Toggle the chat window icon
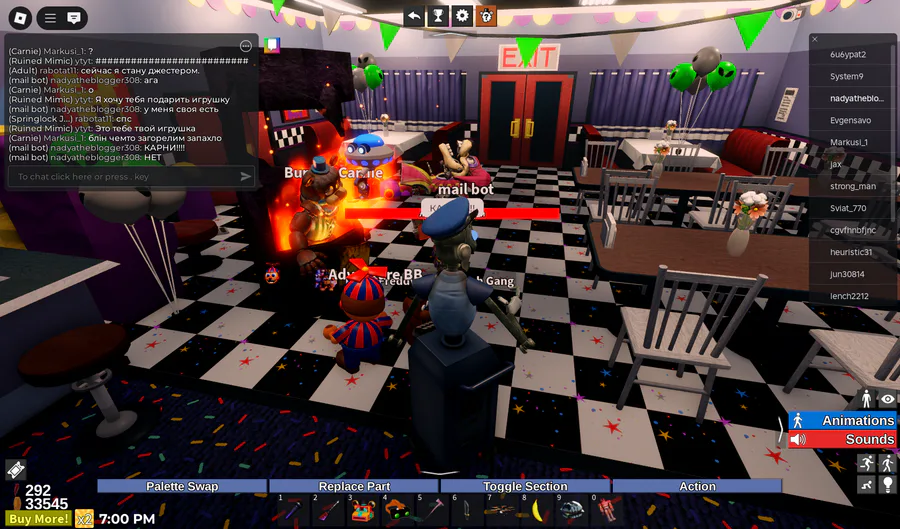Viewport: 900px width, 529px height. point(74,18)
